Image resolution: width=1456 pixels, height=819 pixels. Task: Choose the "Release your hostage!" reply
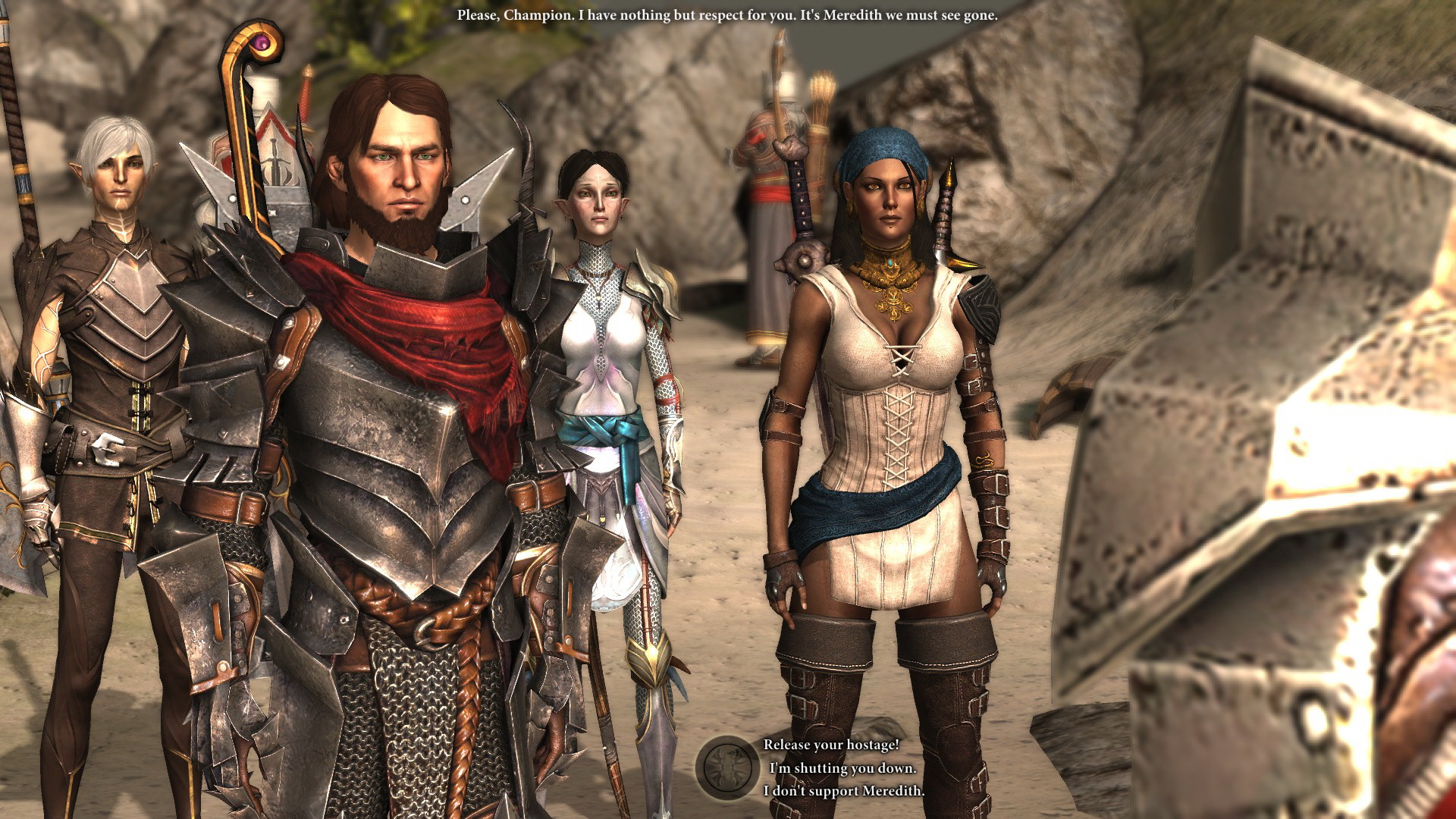point(830,745)
